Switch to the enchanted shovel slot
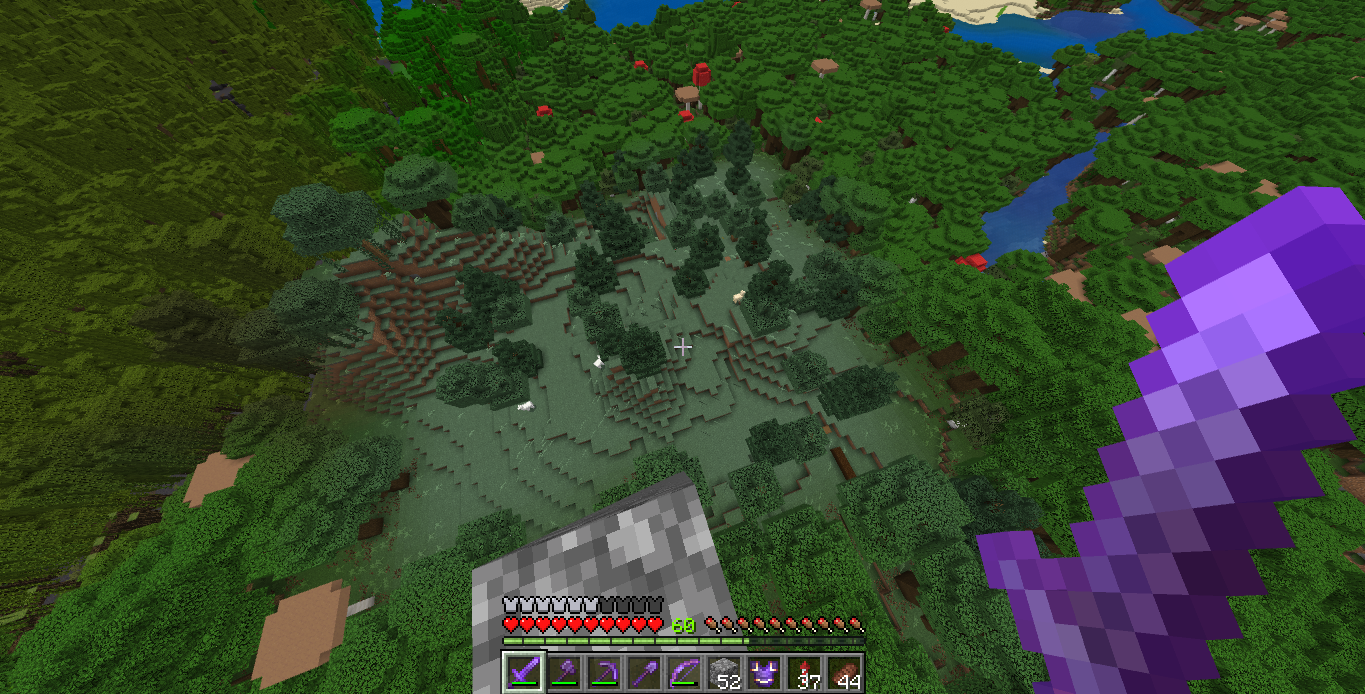Screen dimensions: 1365x694 point(643,672)
